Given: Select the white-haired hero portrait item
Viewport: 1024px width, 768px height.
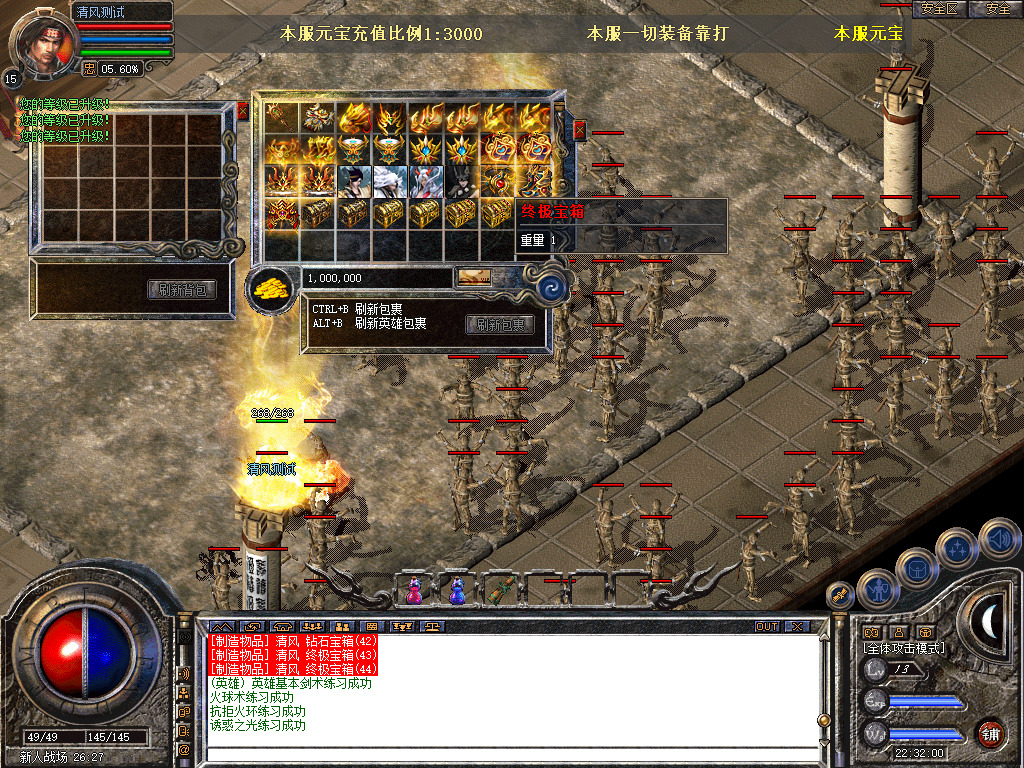Looking at the screenshot, I should (391, 181).
